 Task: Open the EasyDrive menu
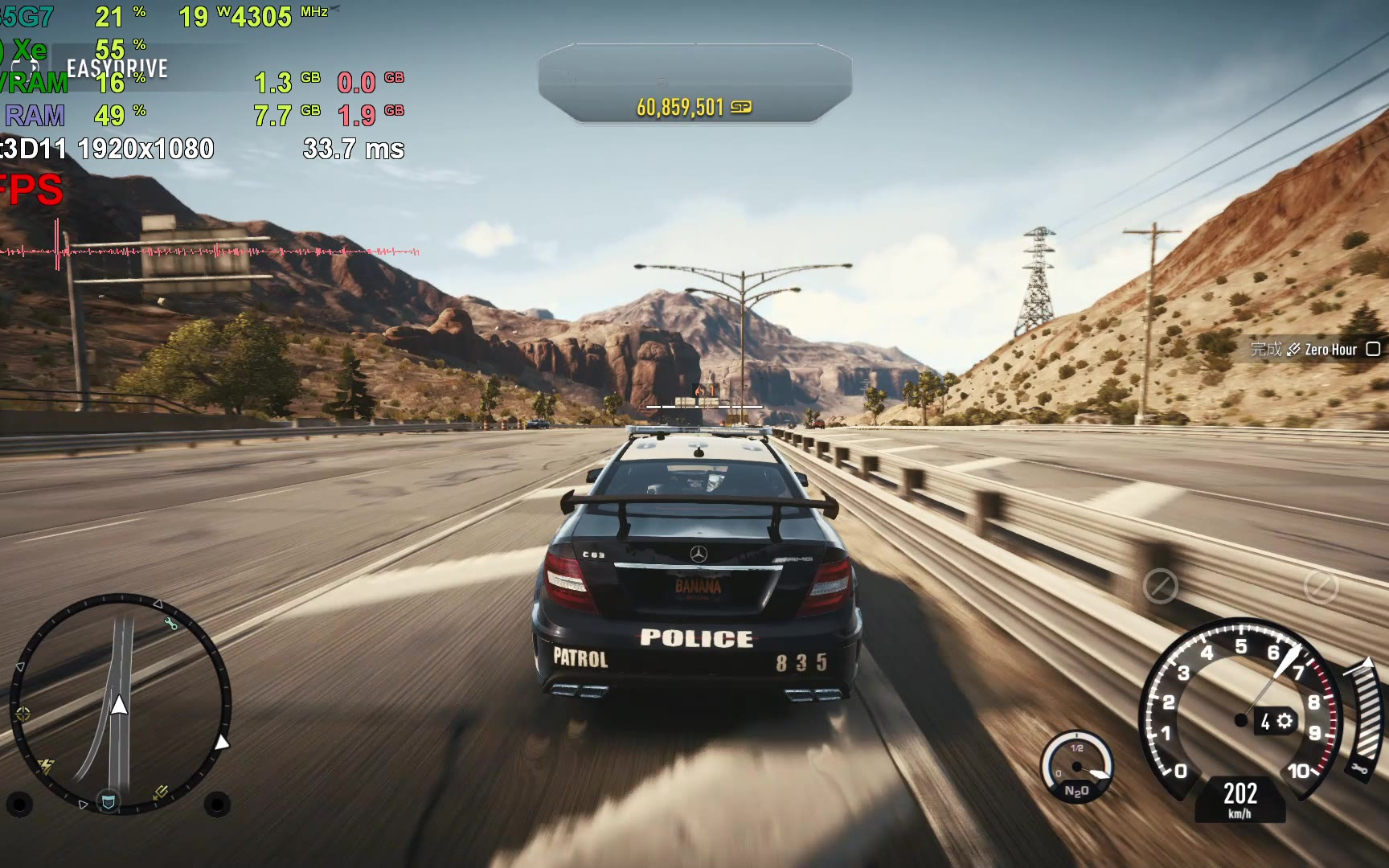pos(117,68)
